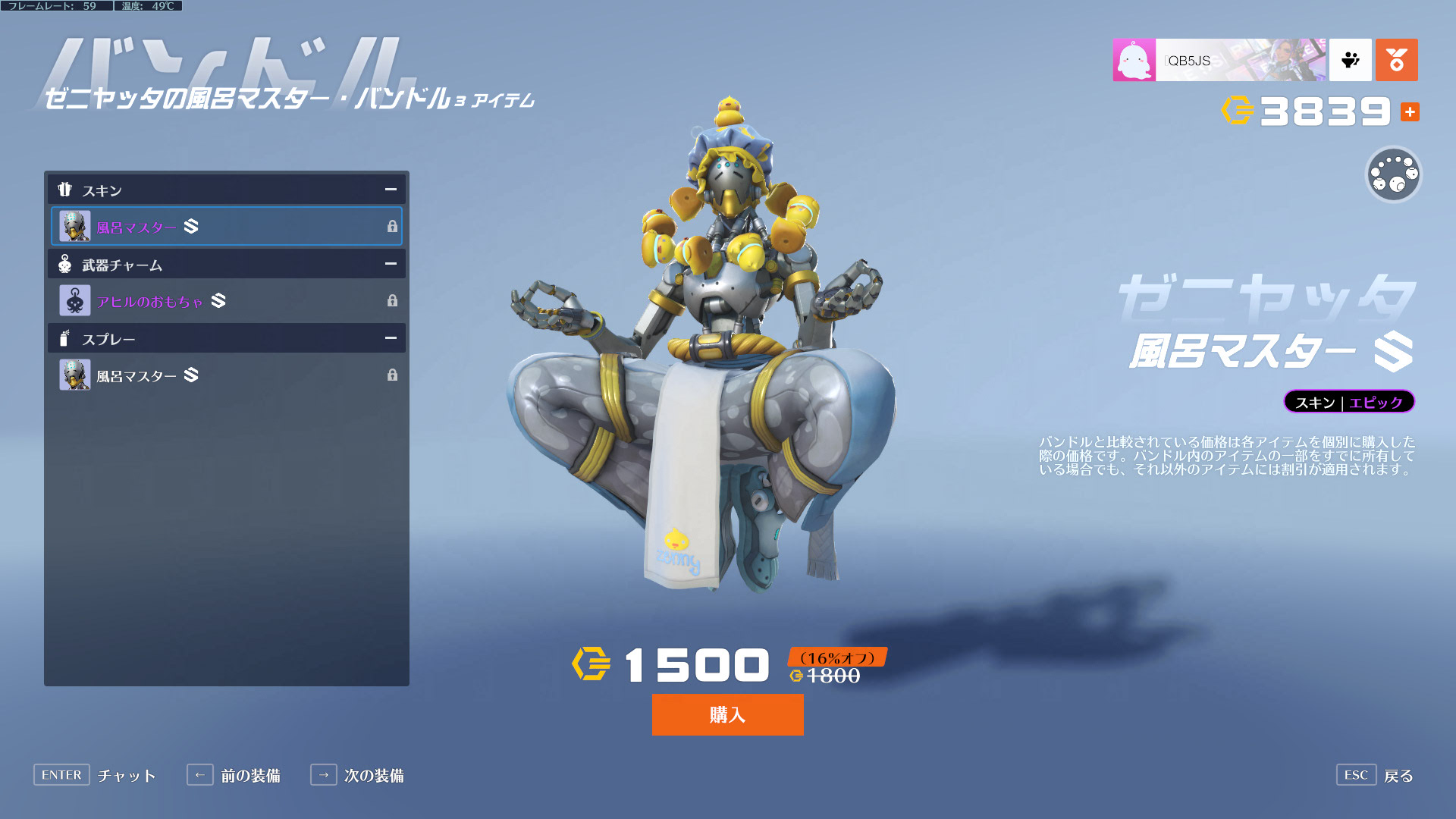Show the next equipment with 次の装備
The height and width of the screenshot is (819, 1456).
pos(358,775)
